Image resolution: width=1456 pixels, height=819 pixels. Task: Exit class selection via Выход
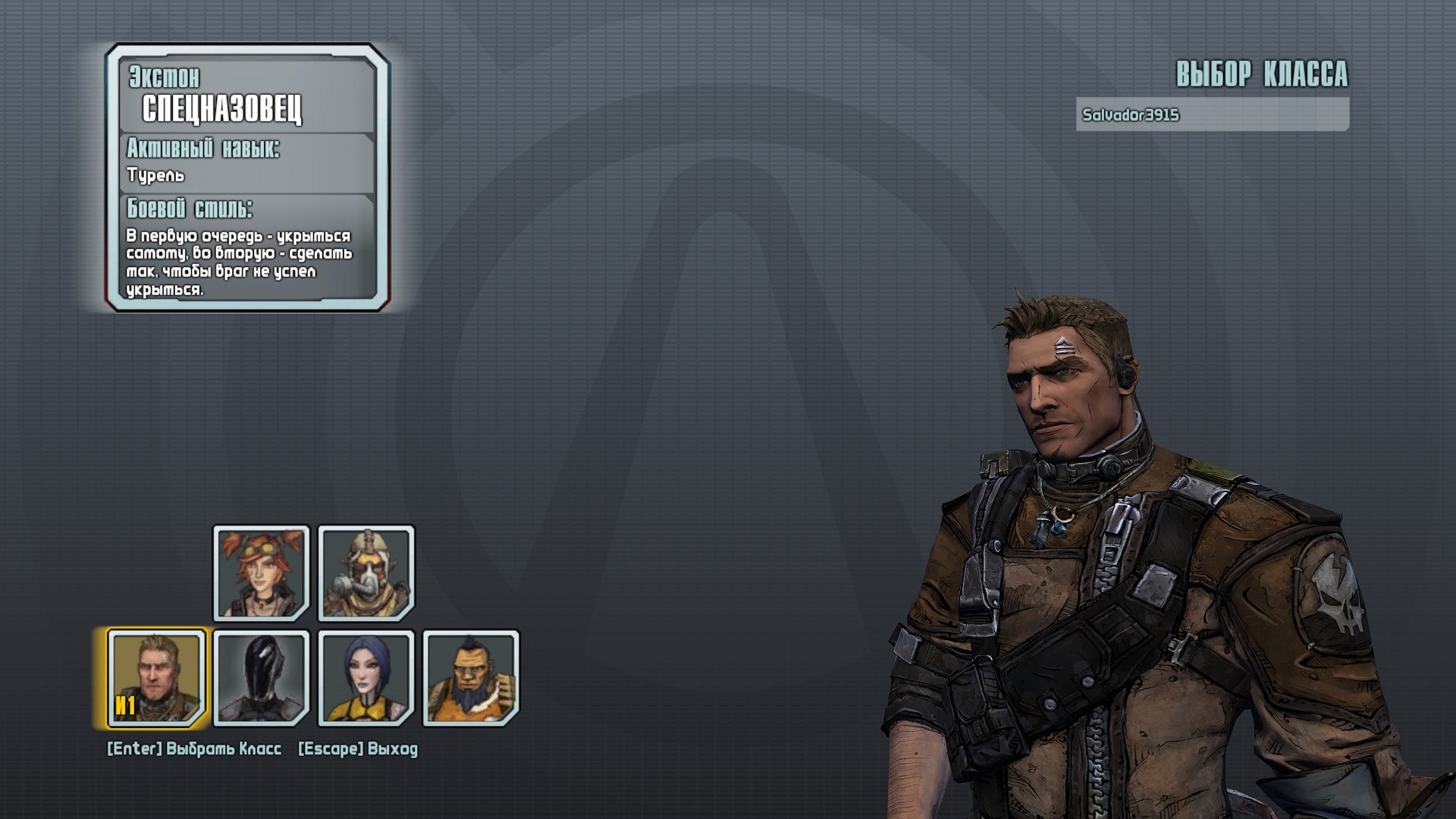[358, 749]
